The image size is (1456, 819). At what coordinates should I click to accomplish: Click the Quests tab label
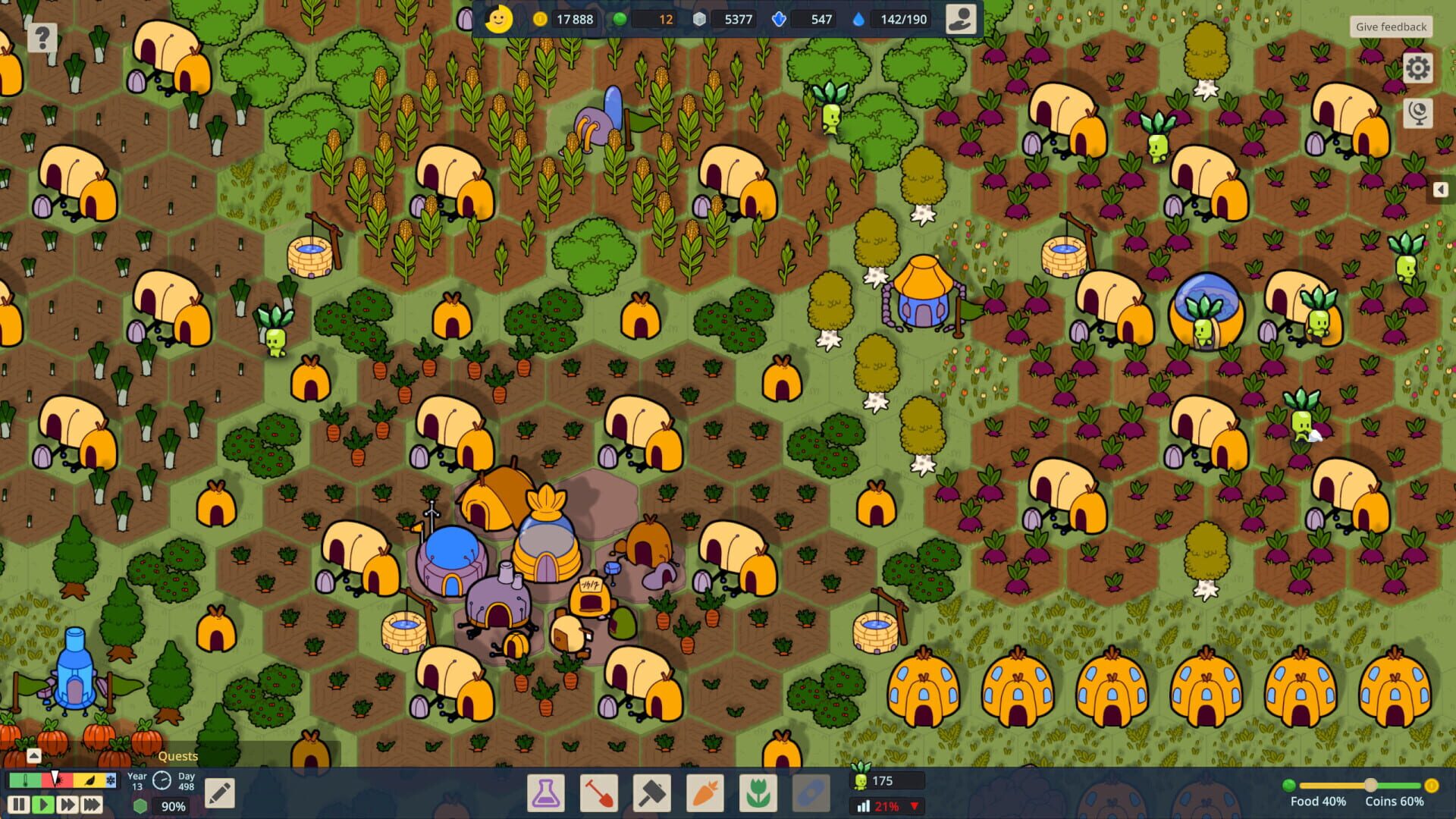point(178,756)
